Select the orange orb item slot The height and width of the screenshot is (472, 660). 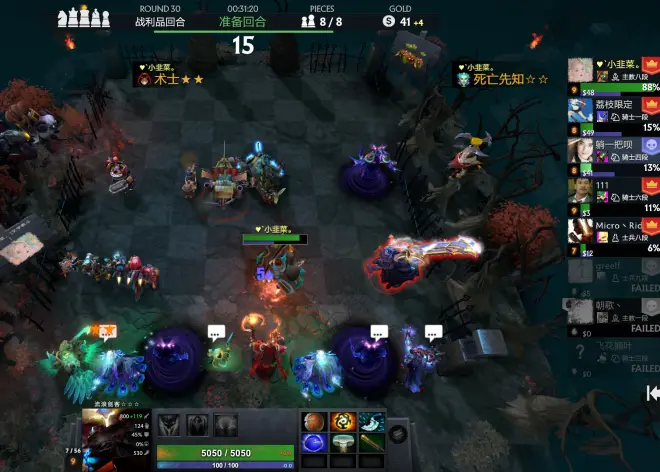[x=315, y=422]
